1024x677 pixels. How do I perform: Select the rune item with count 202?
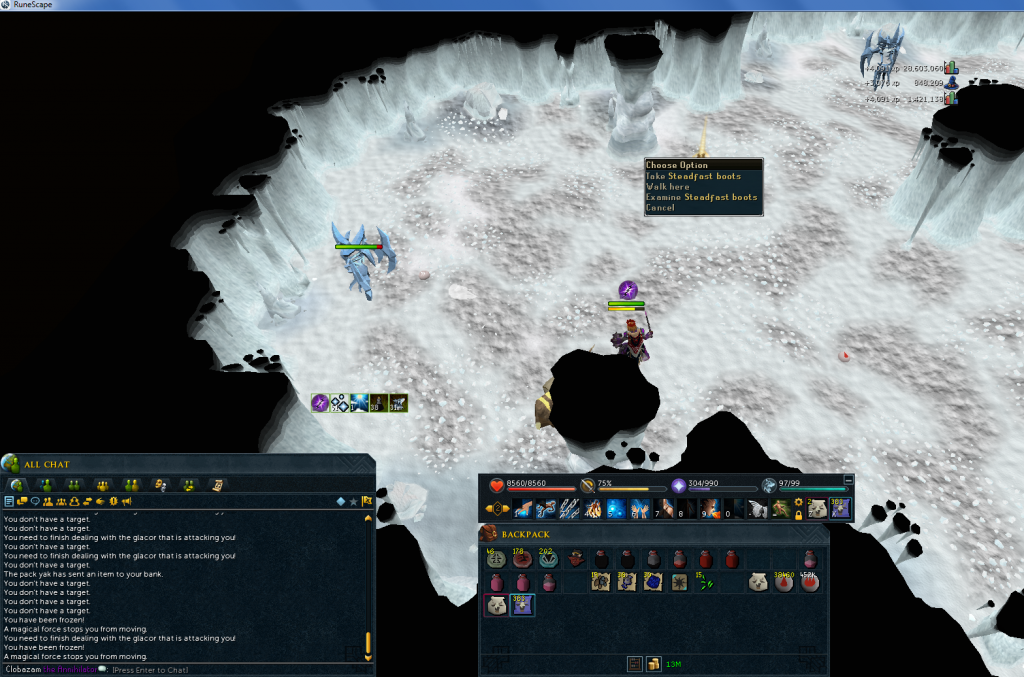point(547,559)
